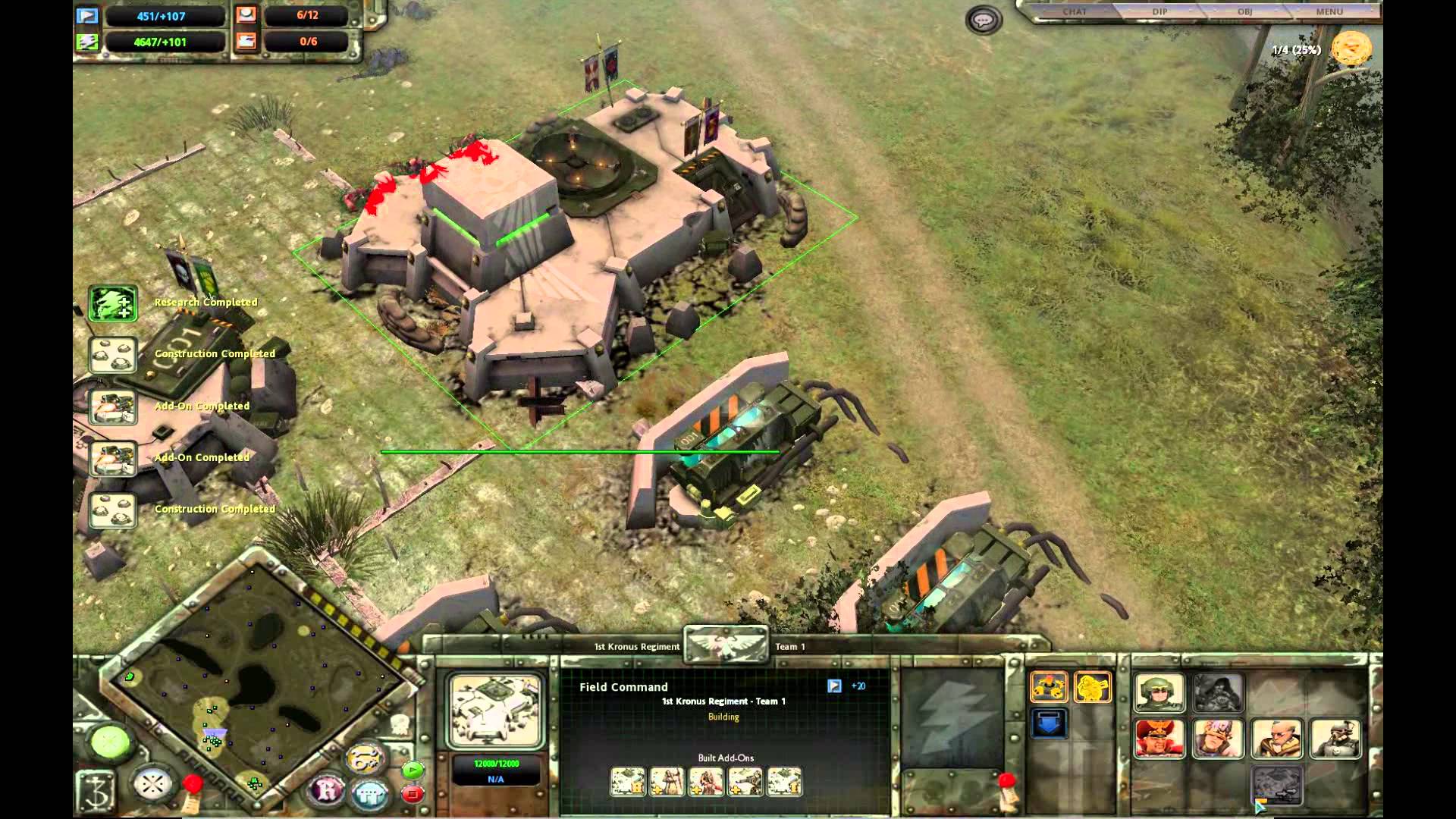Select the Field Command building portrait

tap(495, 711)
